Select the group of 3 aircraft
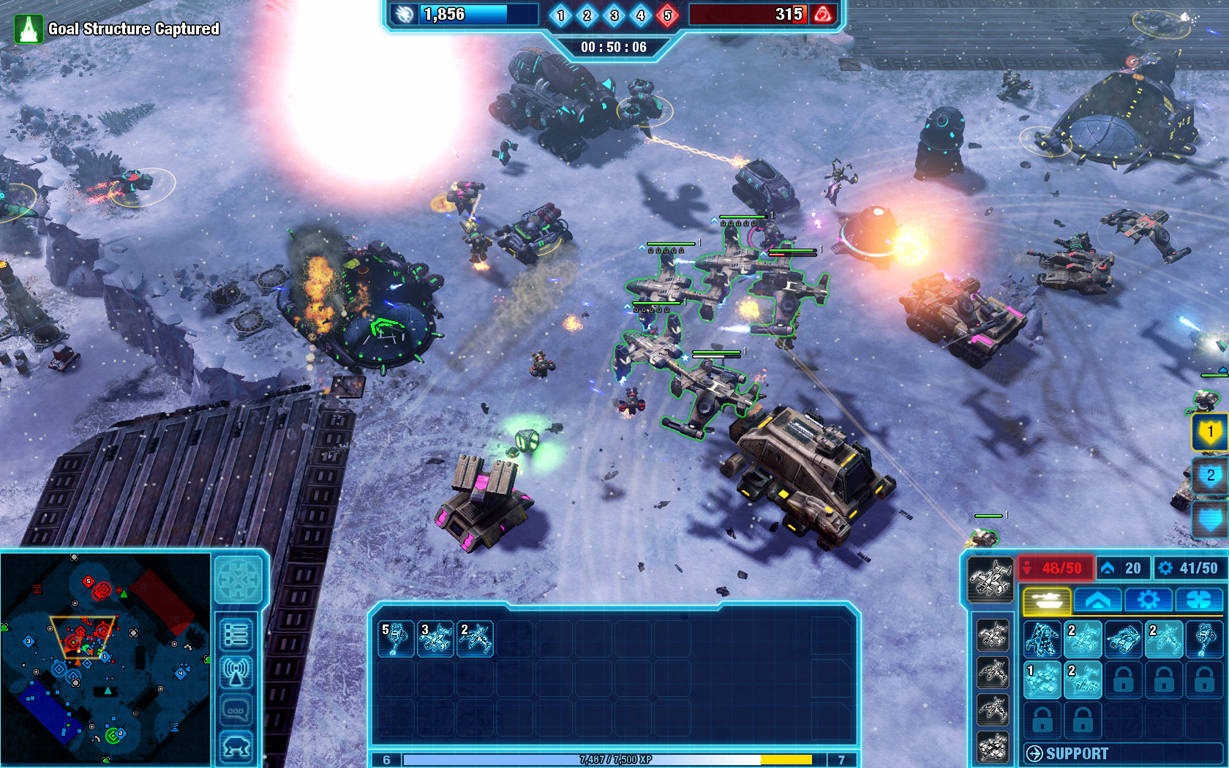1229x768 pixels. pyautogui.click(x=435, y=639)
